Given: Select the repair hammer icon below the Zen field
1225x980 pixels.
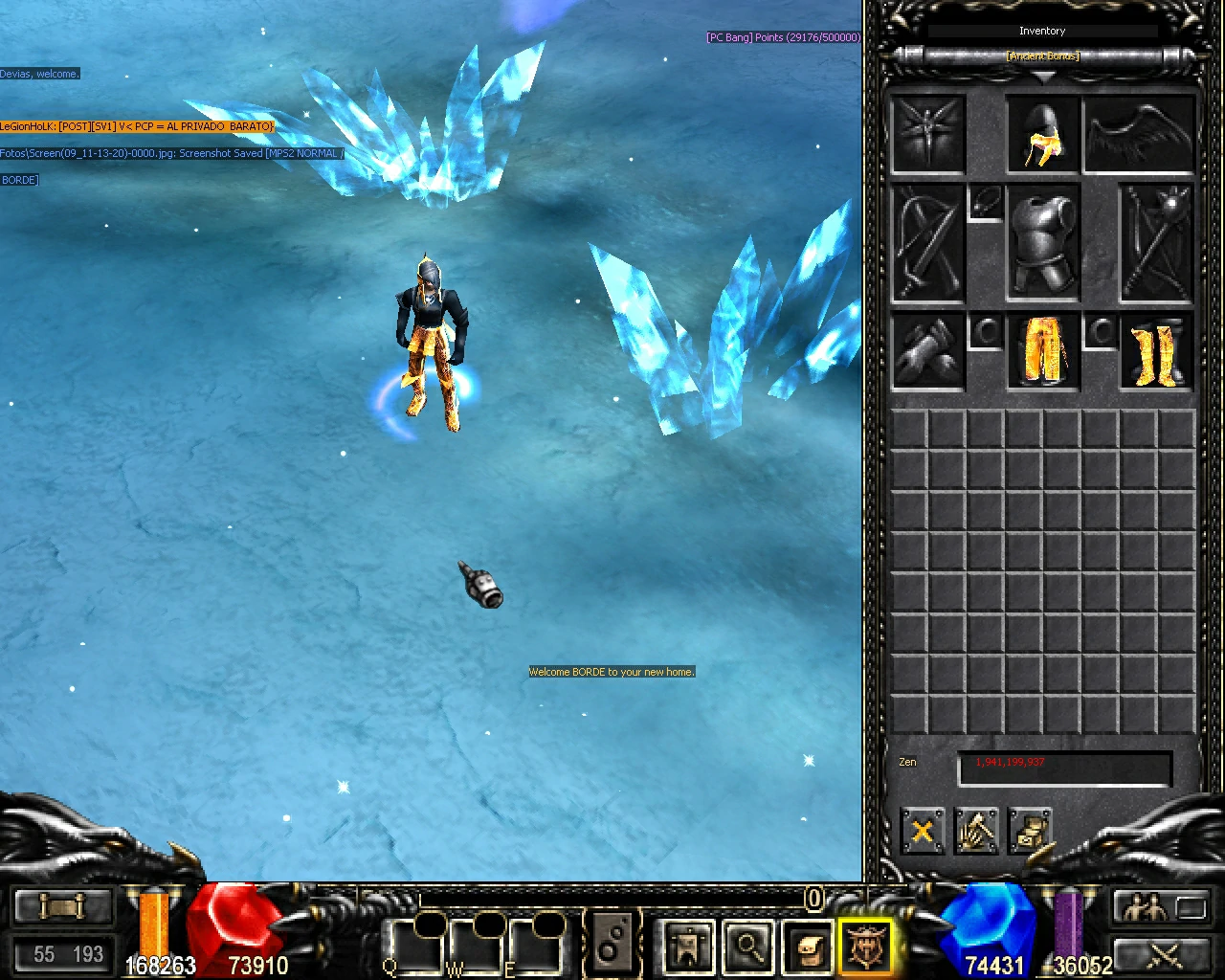Looking at the screenshot, I should [976, 831].
